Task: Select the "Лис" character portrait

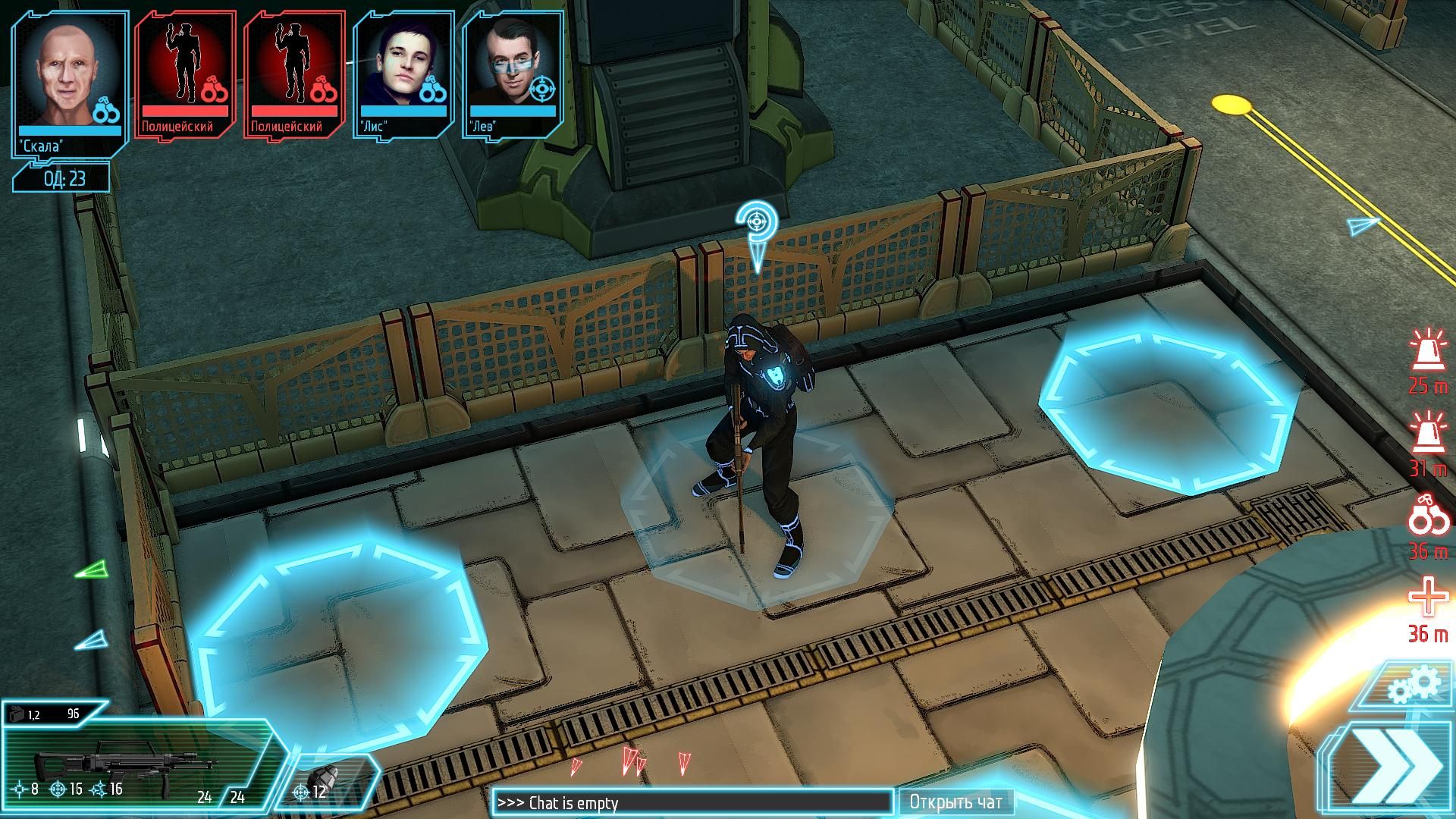Action: tap(403, 74)
